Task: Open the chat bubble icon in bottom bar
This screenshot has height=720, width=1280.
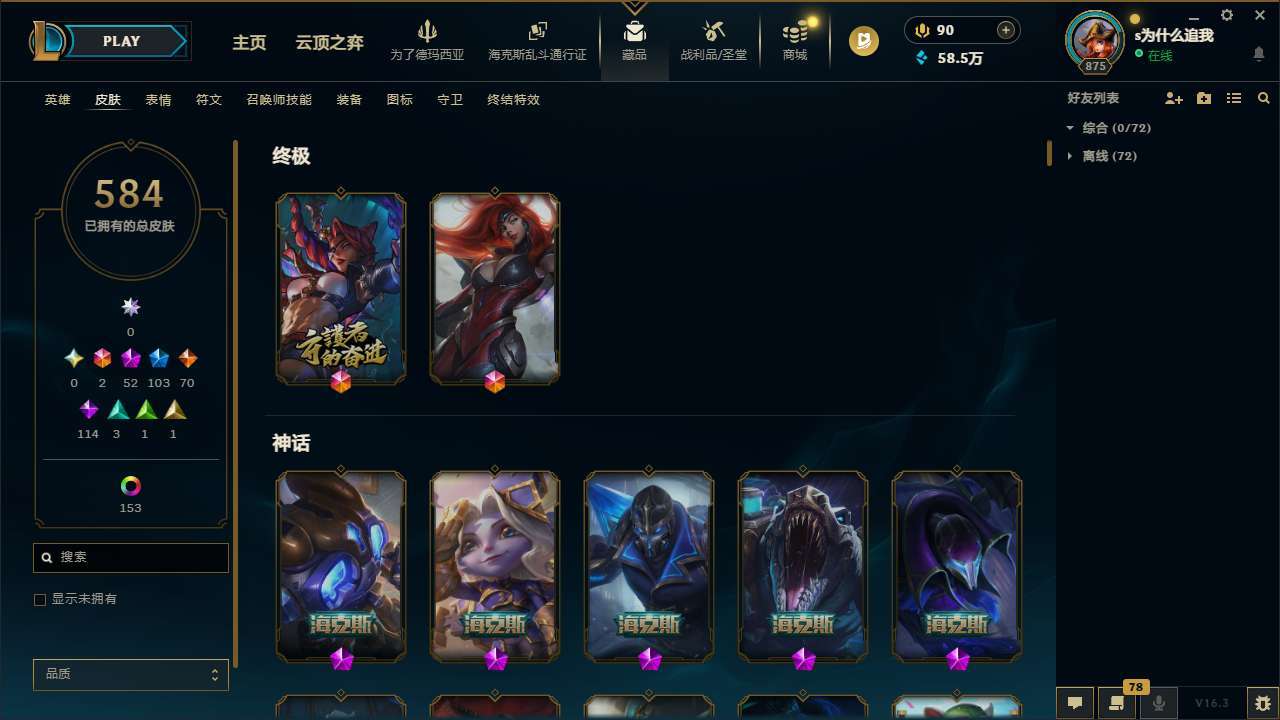Action: pyautogui.click(x=1075, y=702)
